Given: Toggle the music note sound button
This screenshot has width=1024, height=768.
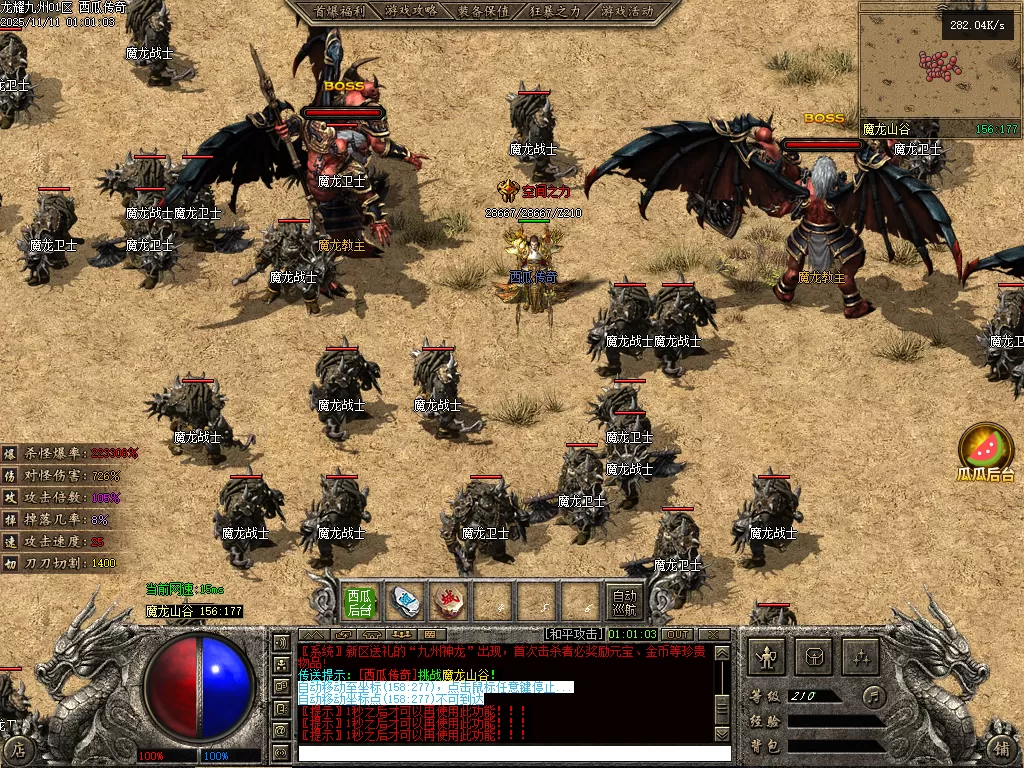Looking at the screenshot, I should 874,695.
